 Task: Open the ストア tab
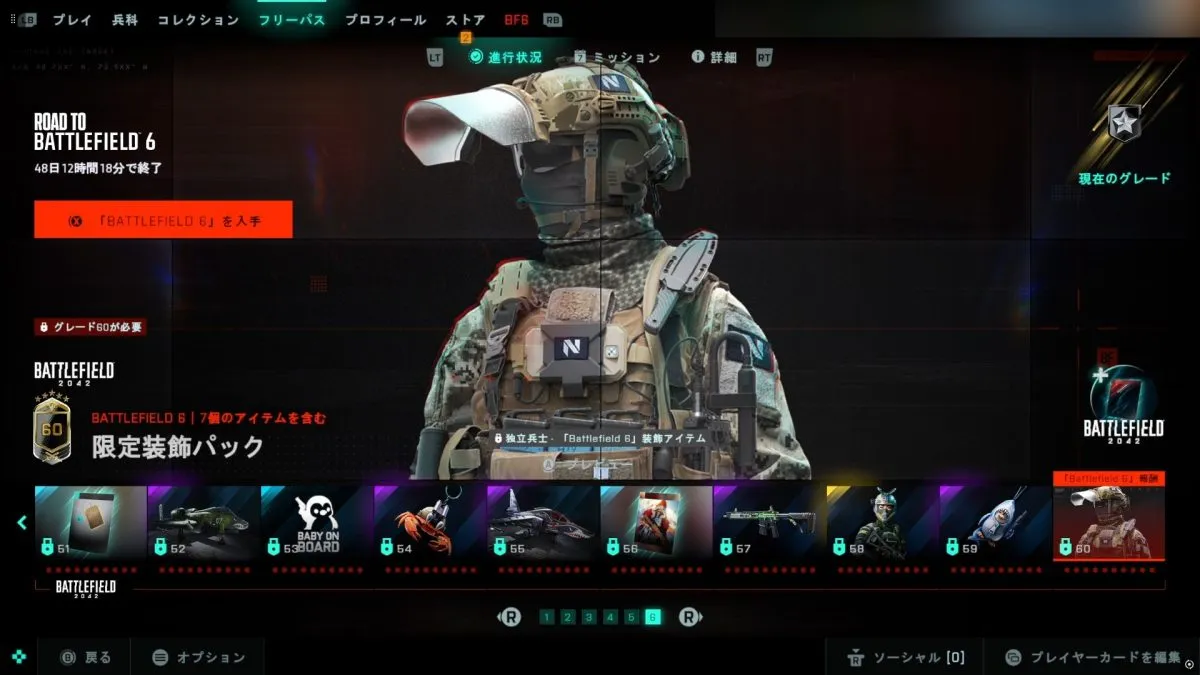coord(465,20)
